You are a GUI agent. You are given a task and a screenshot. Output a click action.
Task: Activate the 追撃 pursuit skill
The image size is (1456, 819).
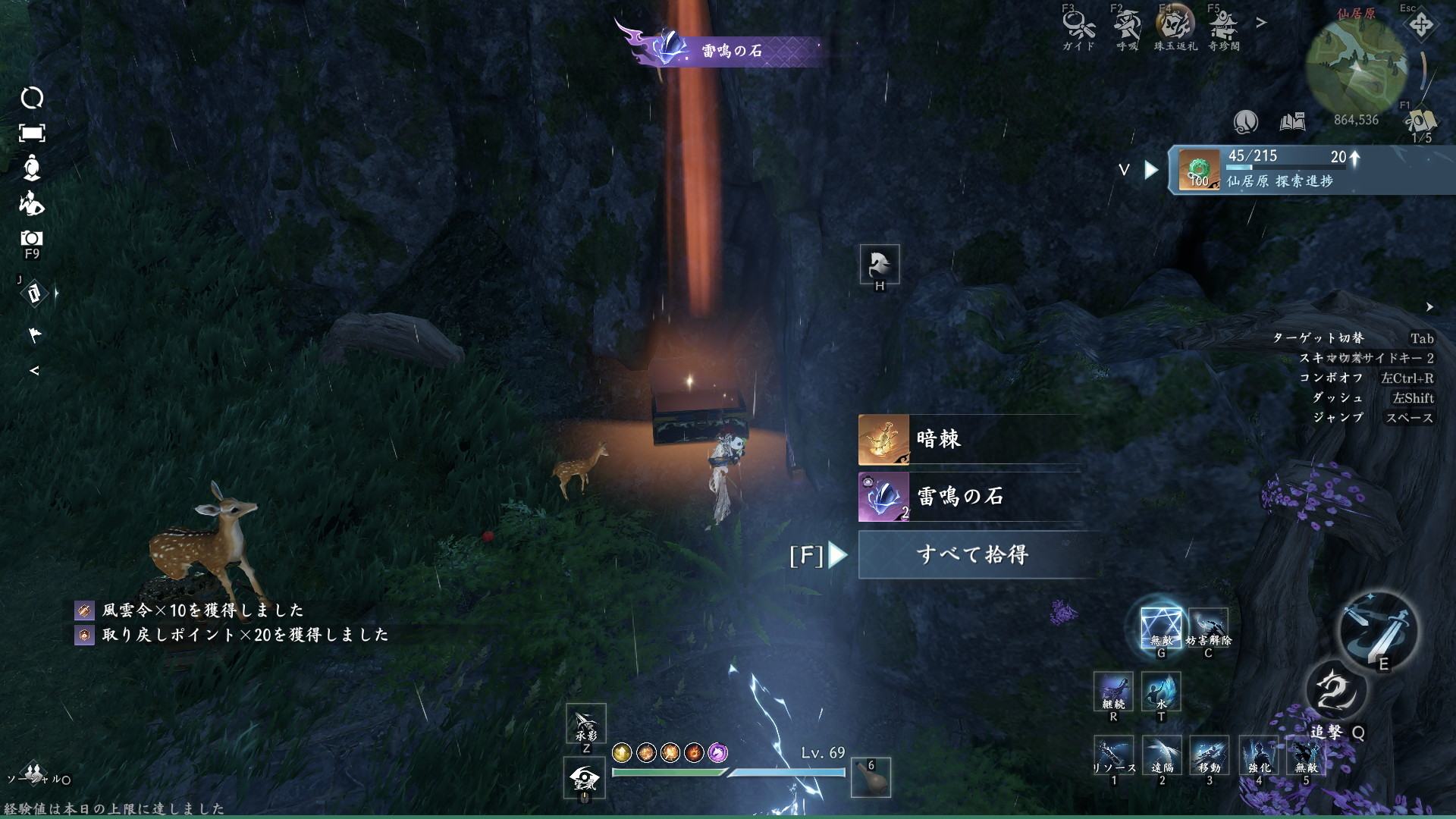(x=1335, y=692)
